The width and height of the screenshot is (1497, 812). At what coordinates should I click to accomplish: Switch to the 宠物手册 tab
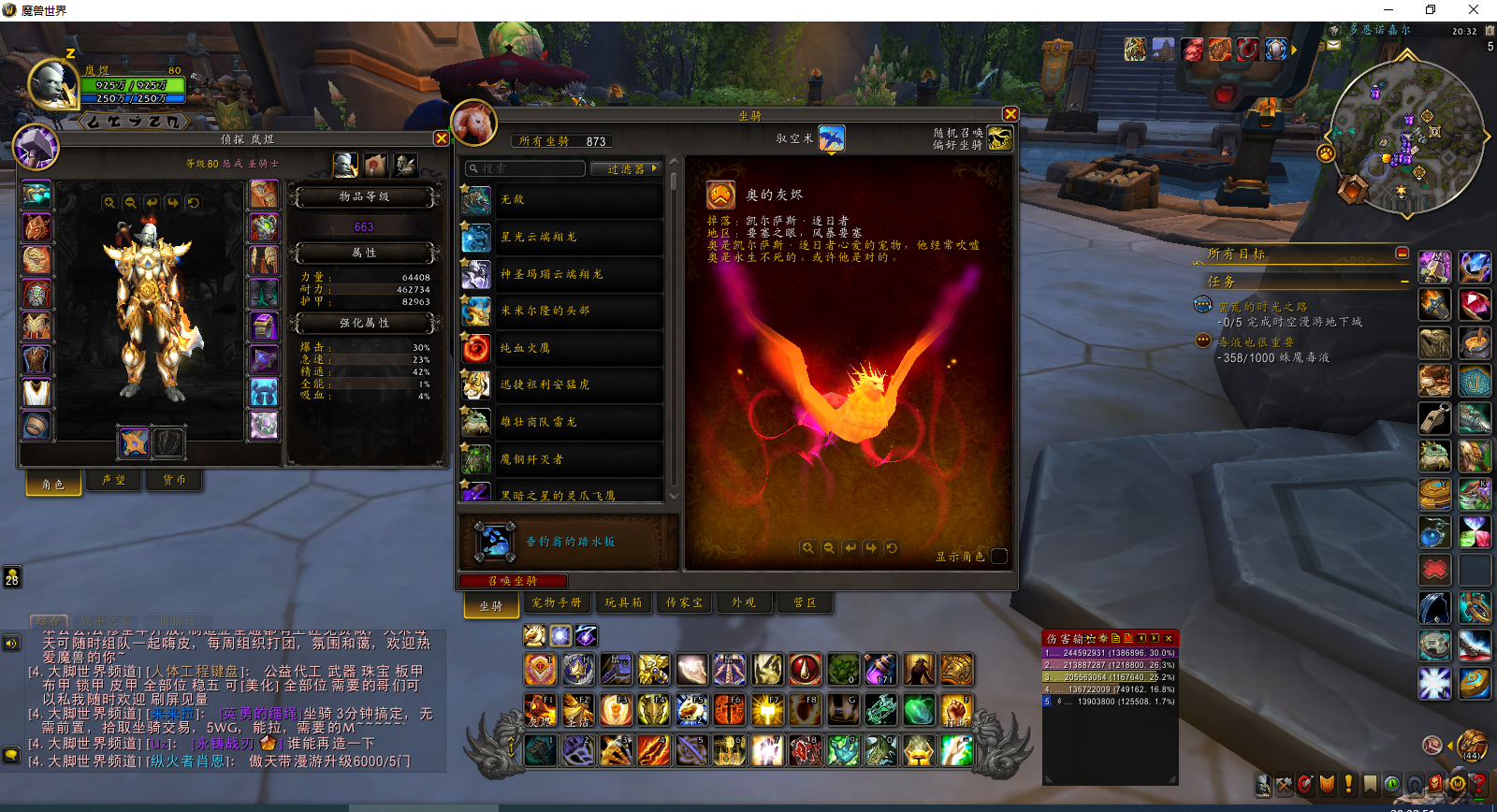(556, 603)
